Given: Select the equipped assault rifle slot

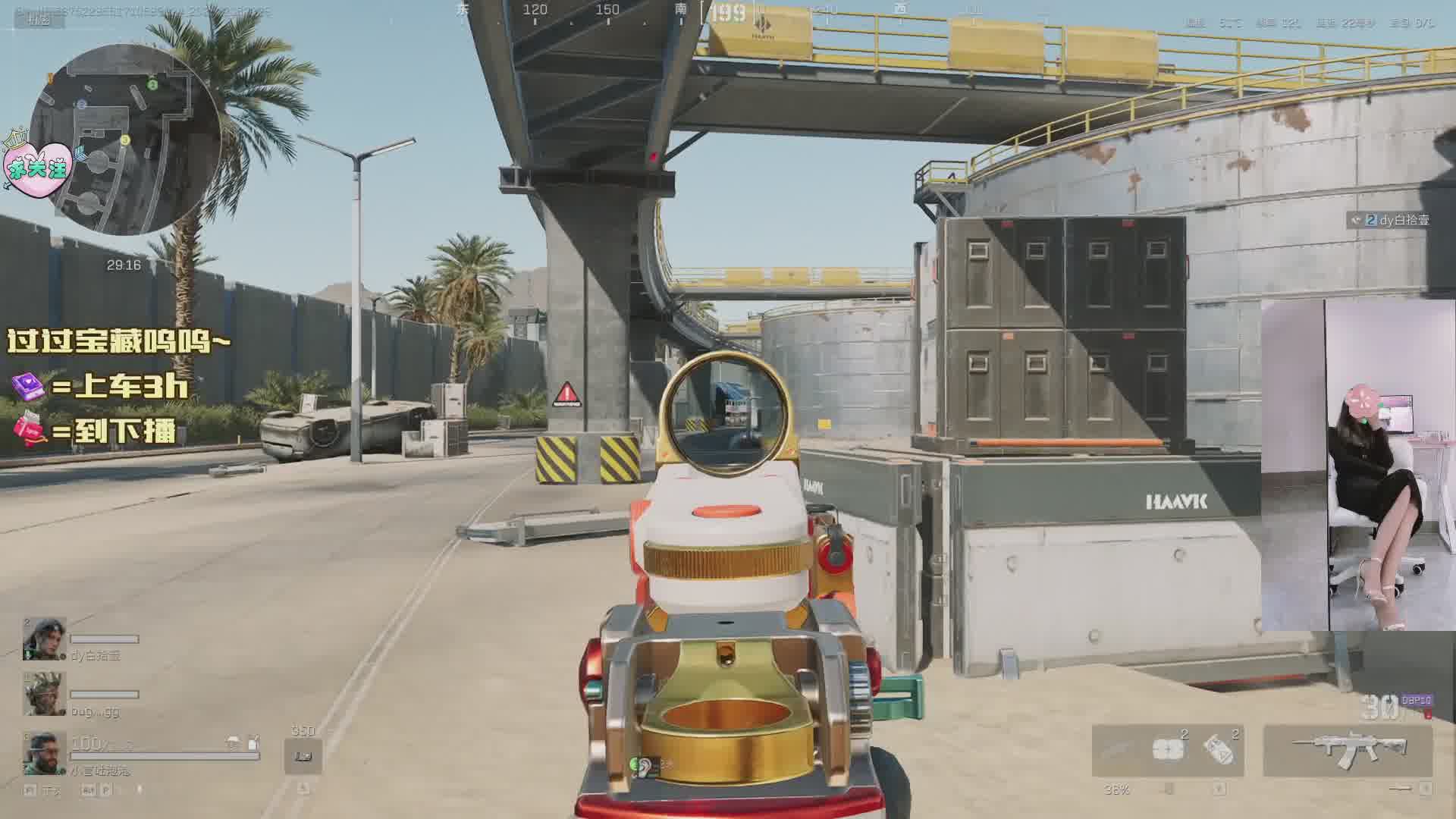Looking at the screenshot, I should tap(1348, 749).
